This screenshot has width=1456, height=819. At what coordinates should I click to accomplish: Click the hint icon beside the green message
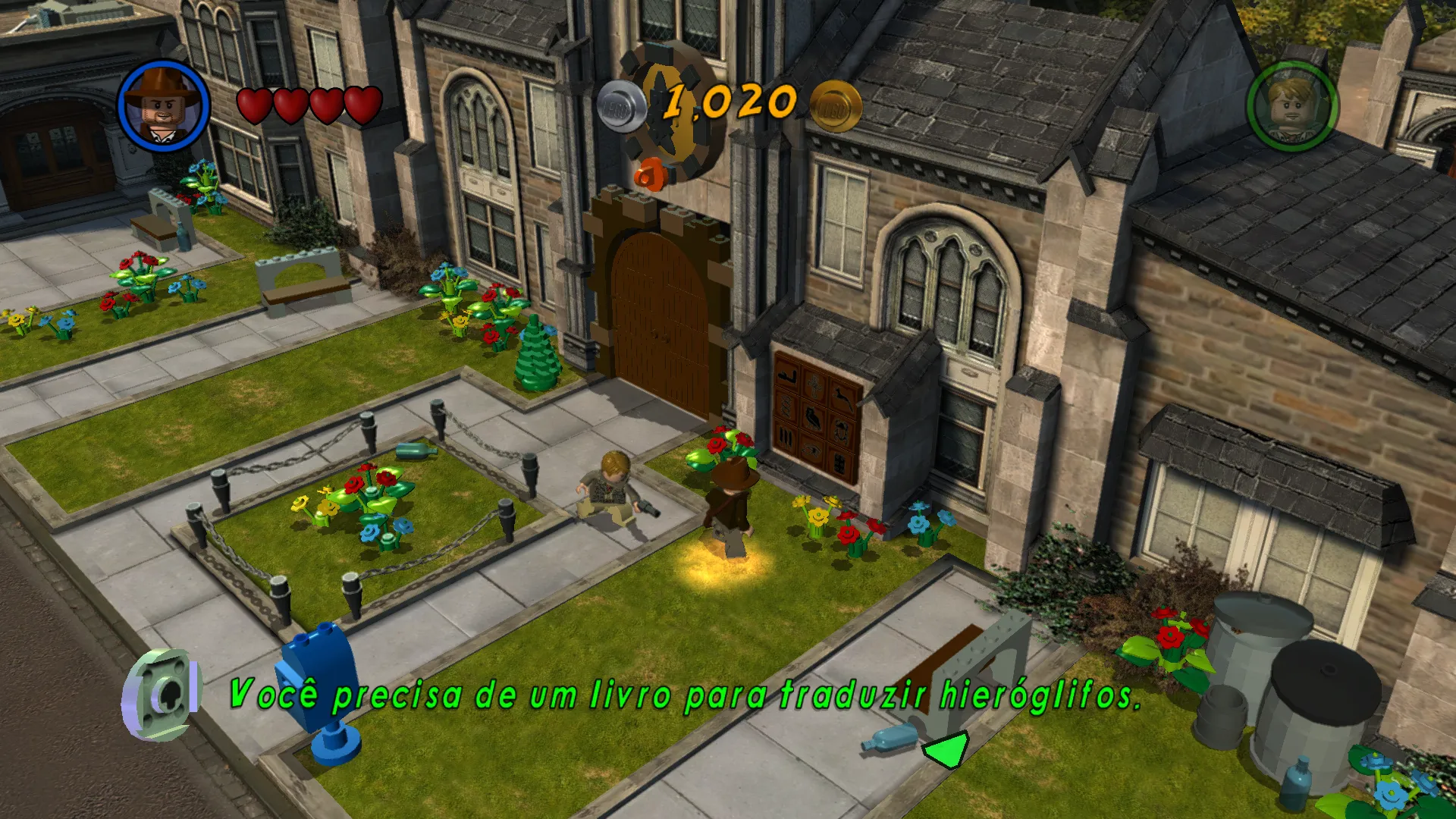(x=162, y=694)
